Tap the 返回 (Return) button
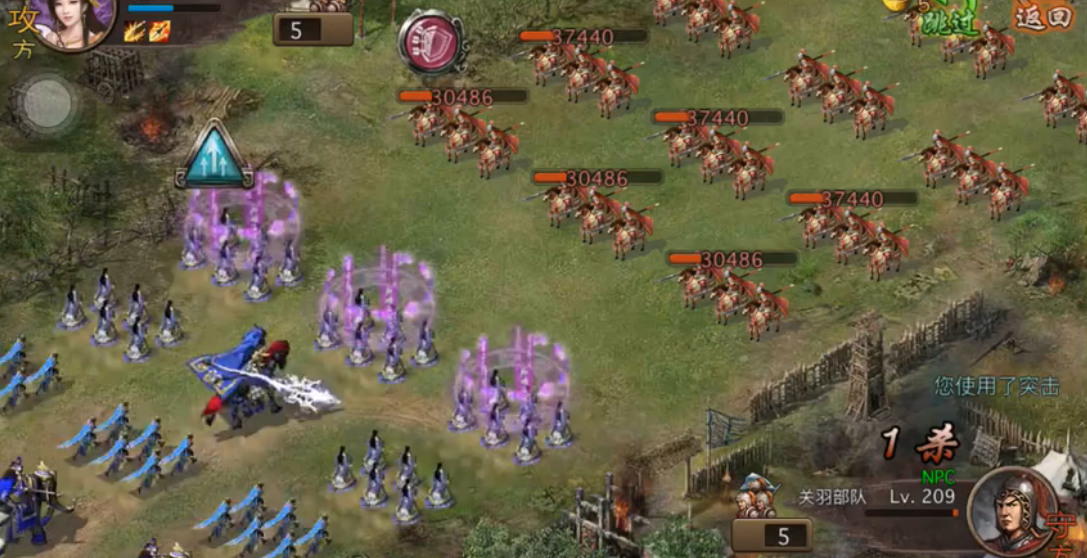Viewport: 1087px width, 558px height. click(1044, 16)
